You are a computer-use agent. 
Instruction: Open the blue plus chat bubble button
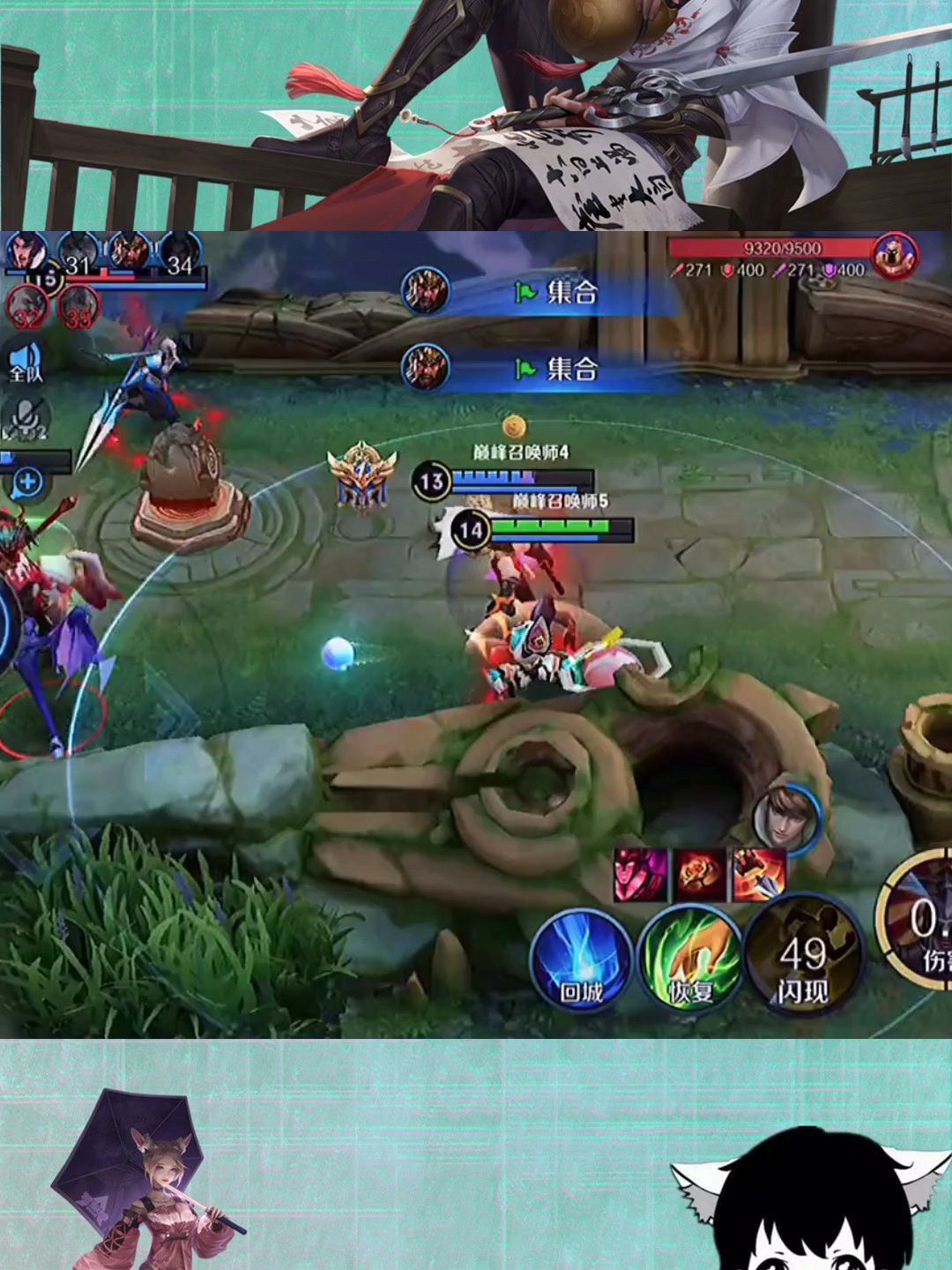pos(28,482)
